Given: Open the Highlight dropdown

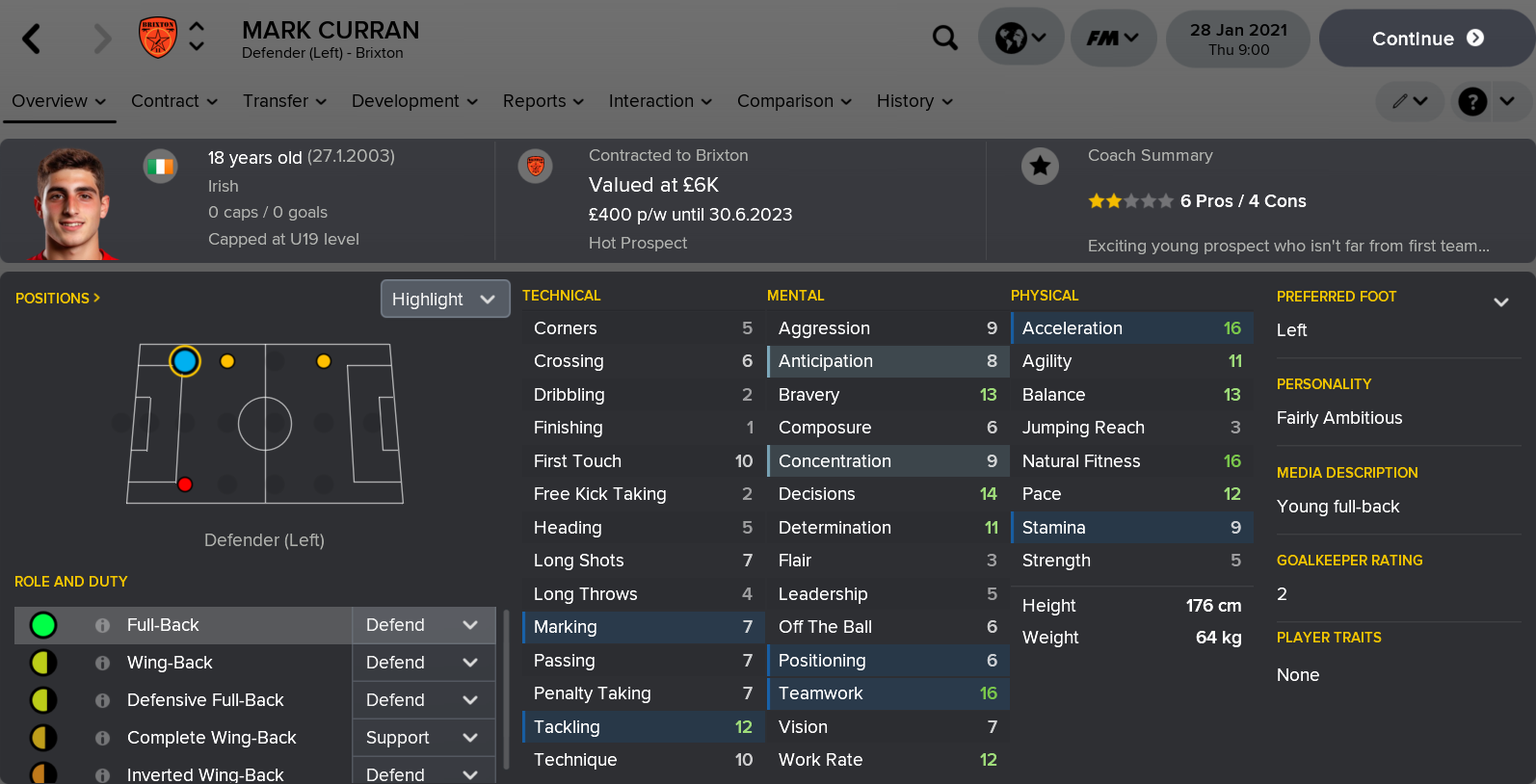Looking at the screenshot, I should [x=444, y=299].
